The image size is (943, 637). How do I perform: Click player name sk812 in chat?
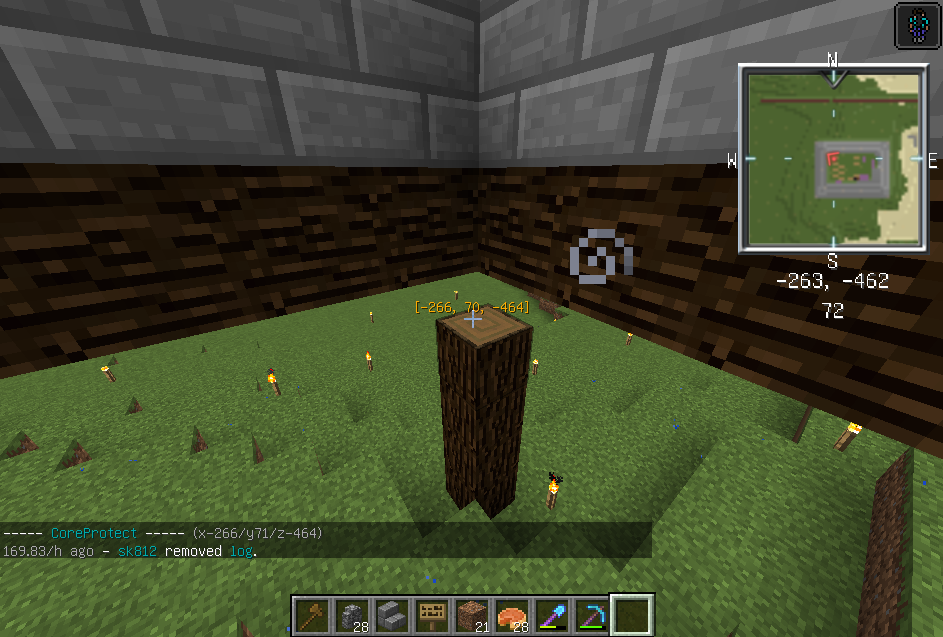[x=138, y=551]
